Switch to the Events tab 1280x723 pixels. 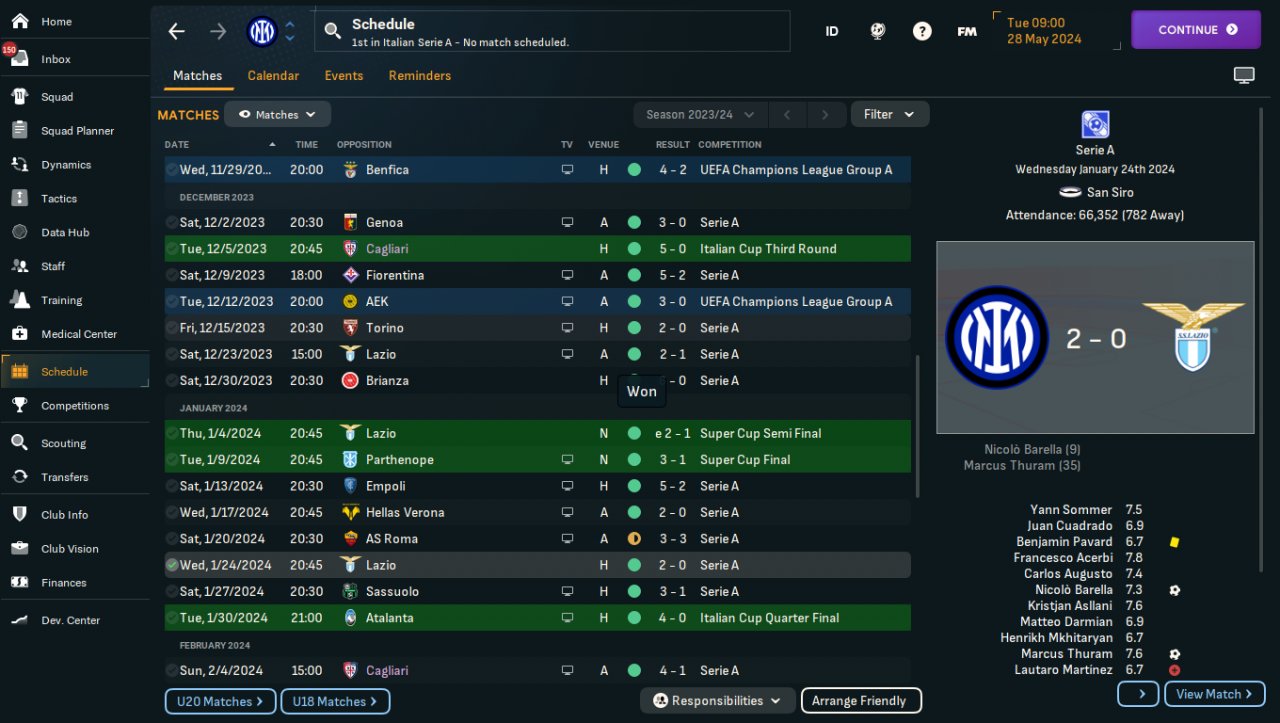tap(344, 76)
